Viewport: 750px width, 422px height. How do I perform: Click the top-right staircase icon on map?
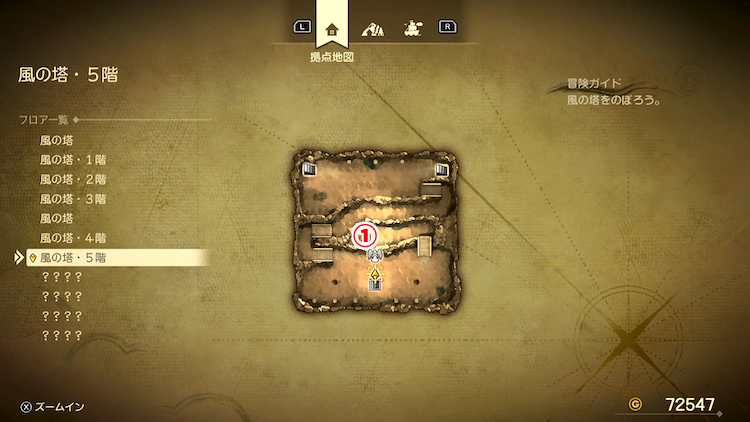coord(440,169)
